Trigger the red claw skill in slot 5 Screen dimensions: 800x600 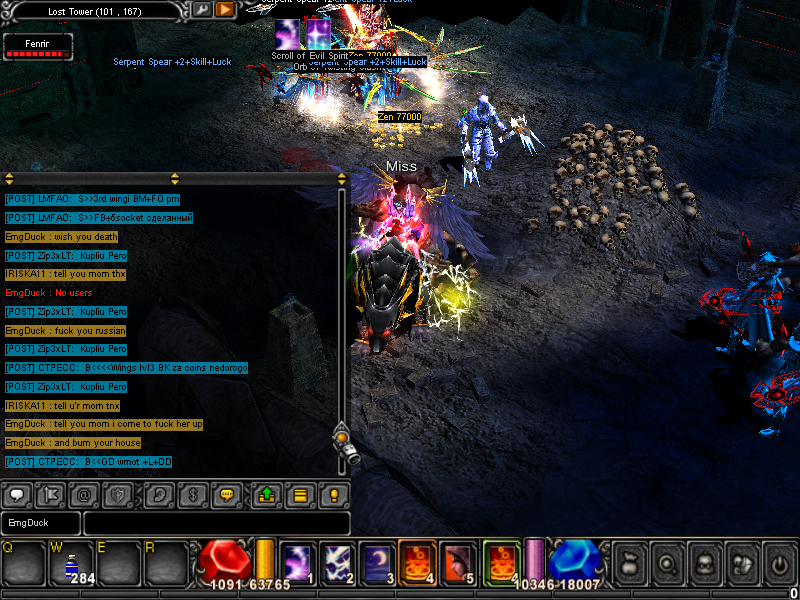tap(456, 563)
